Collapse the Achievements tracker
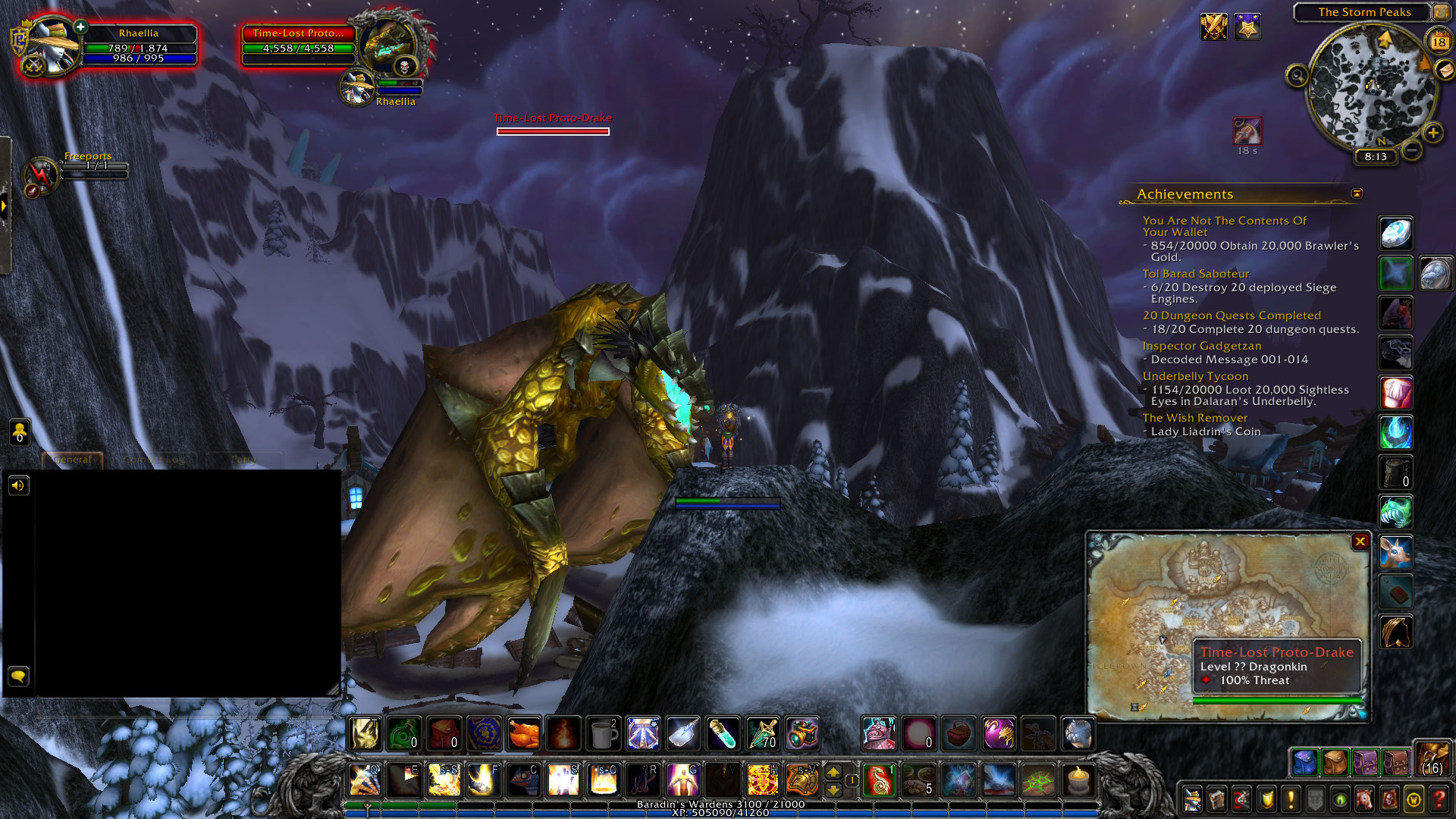1456x819 pixels. point(1357,194)
